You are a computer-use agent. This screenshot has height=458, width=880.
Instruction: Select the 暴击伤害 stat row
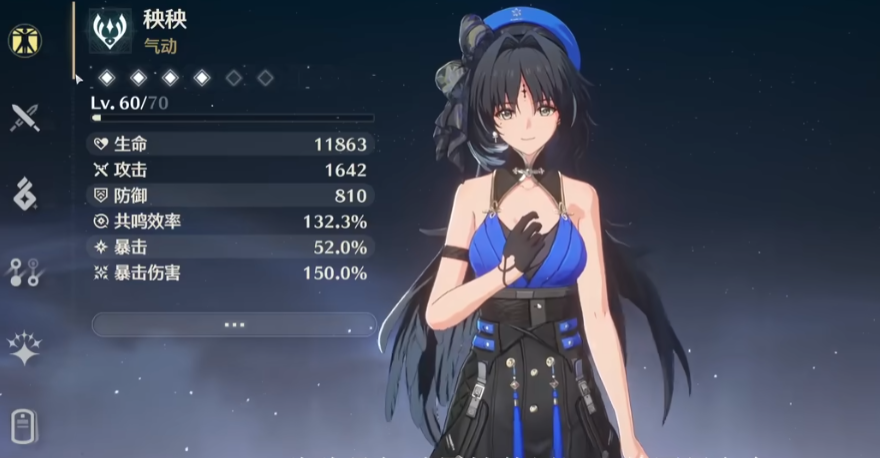pos(232,273)
